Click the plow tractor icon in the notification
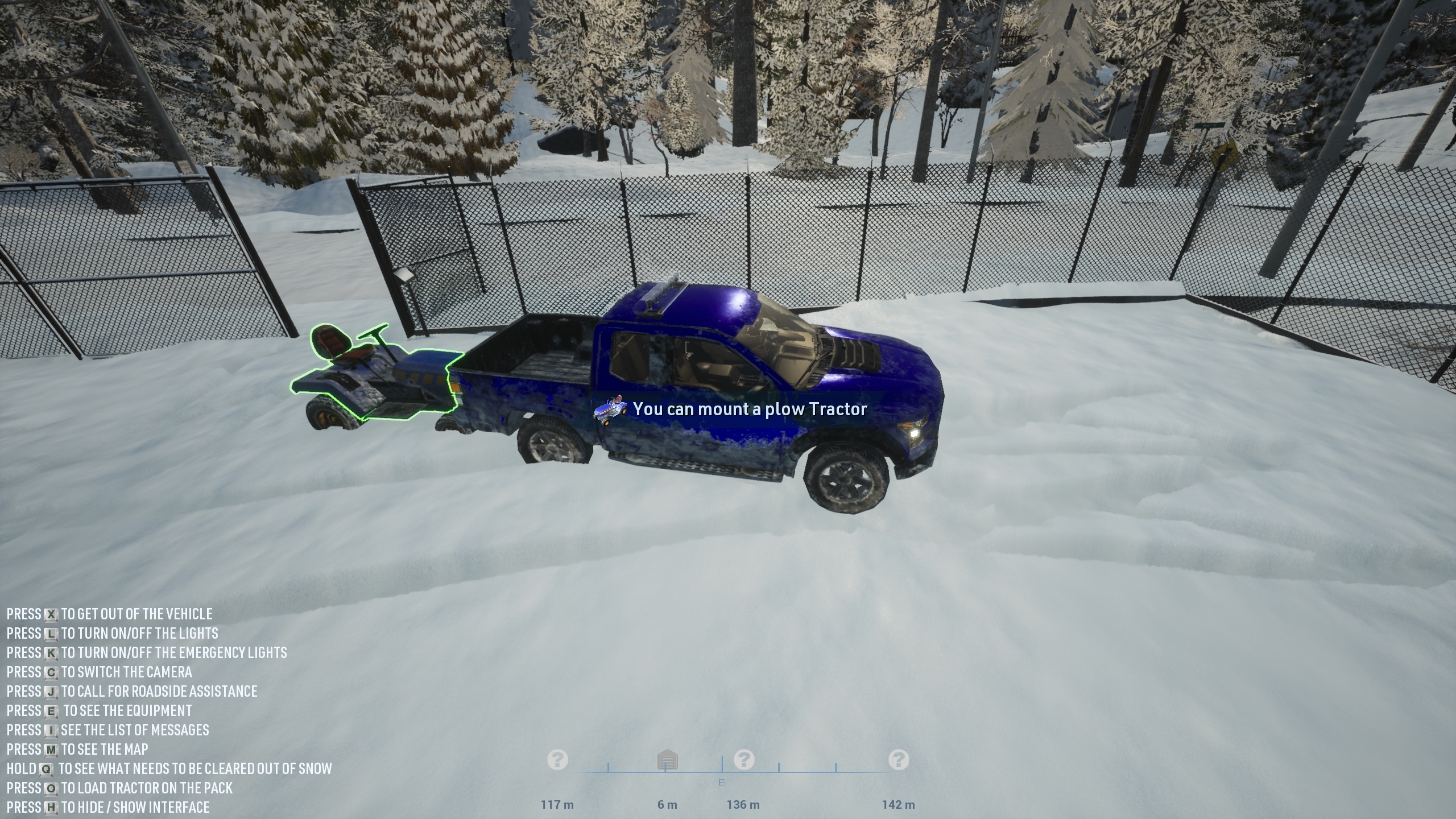Image resolution: width=1456 pixels, height=819 pixels. pyautogui.click(x=611, y=409)
